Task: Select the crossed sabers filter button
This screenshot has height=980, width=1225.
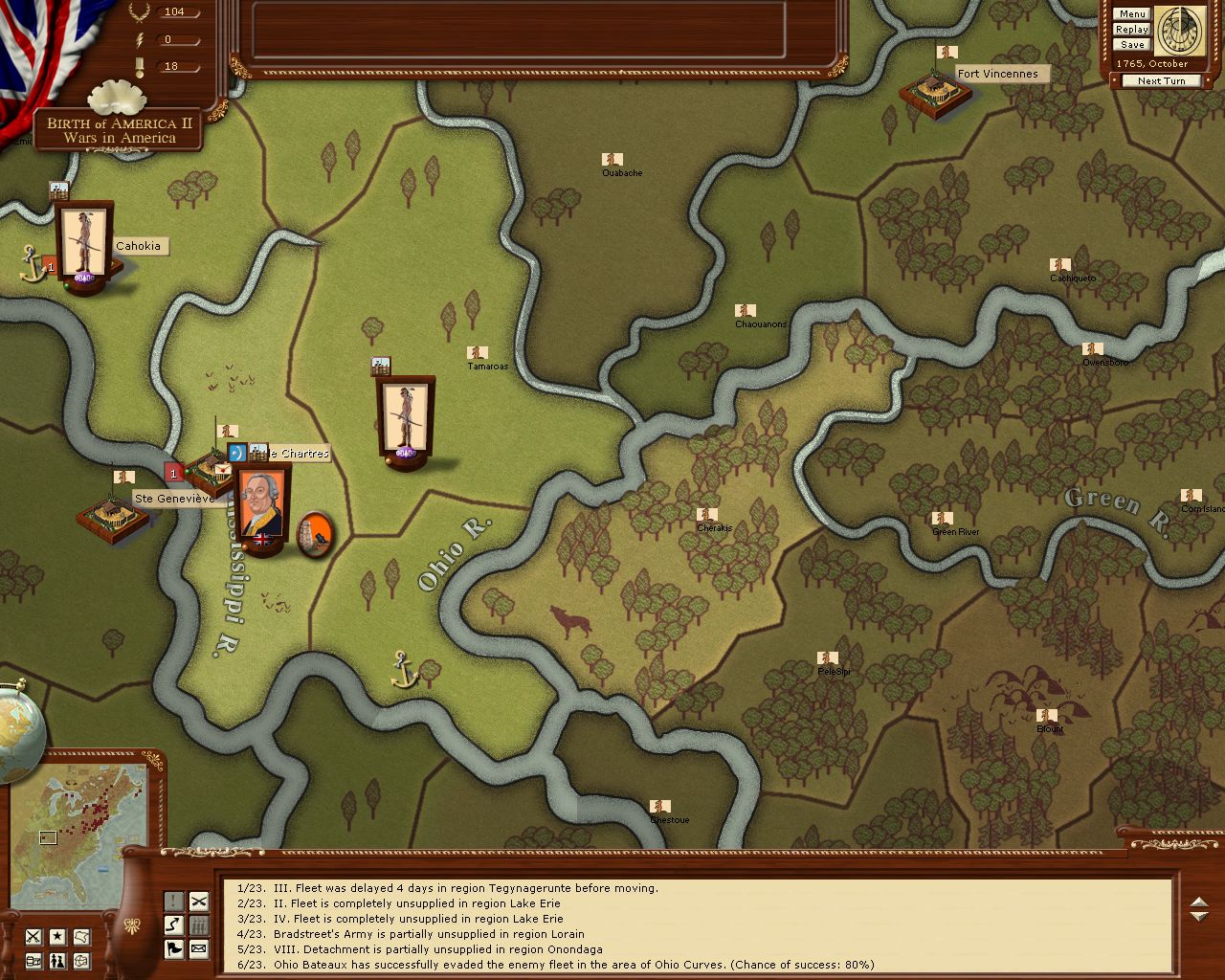Action: (x=33, y=936)
